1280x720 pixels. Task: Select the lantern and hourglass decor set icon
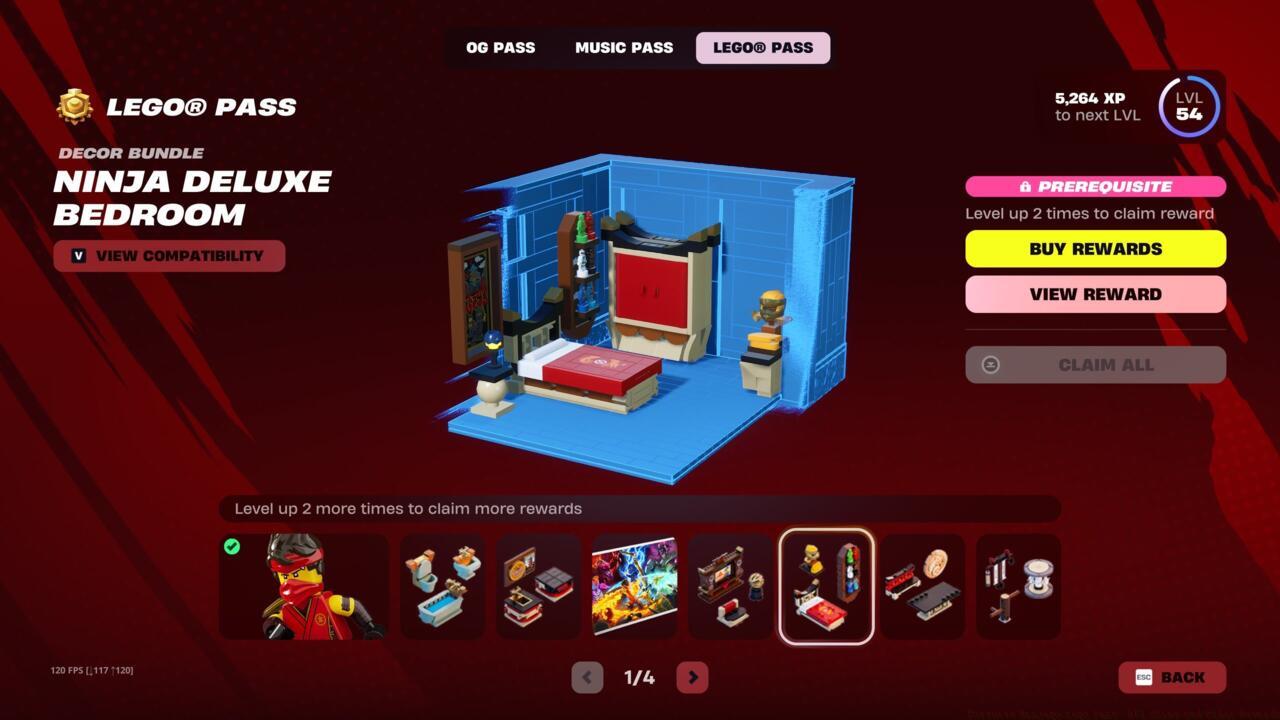click(x=1018, y=586)
